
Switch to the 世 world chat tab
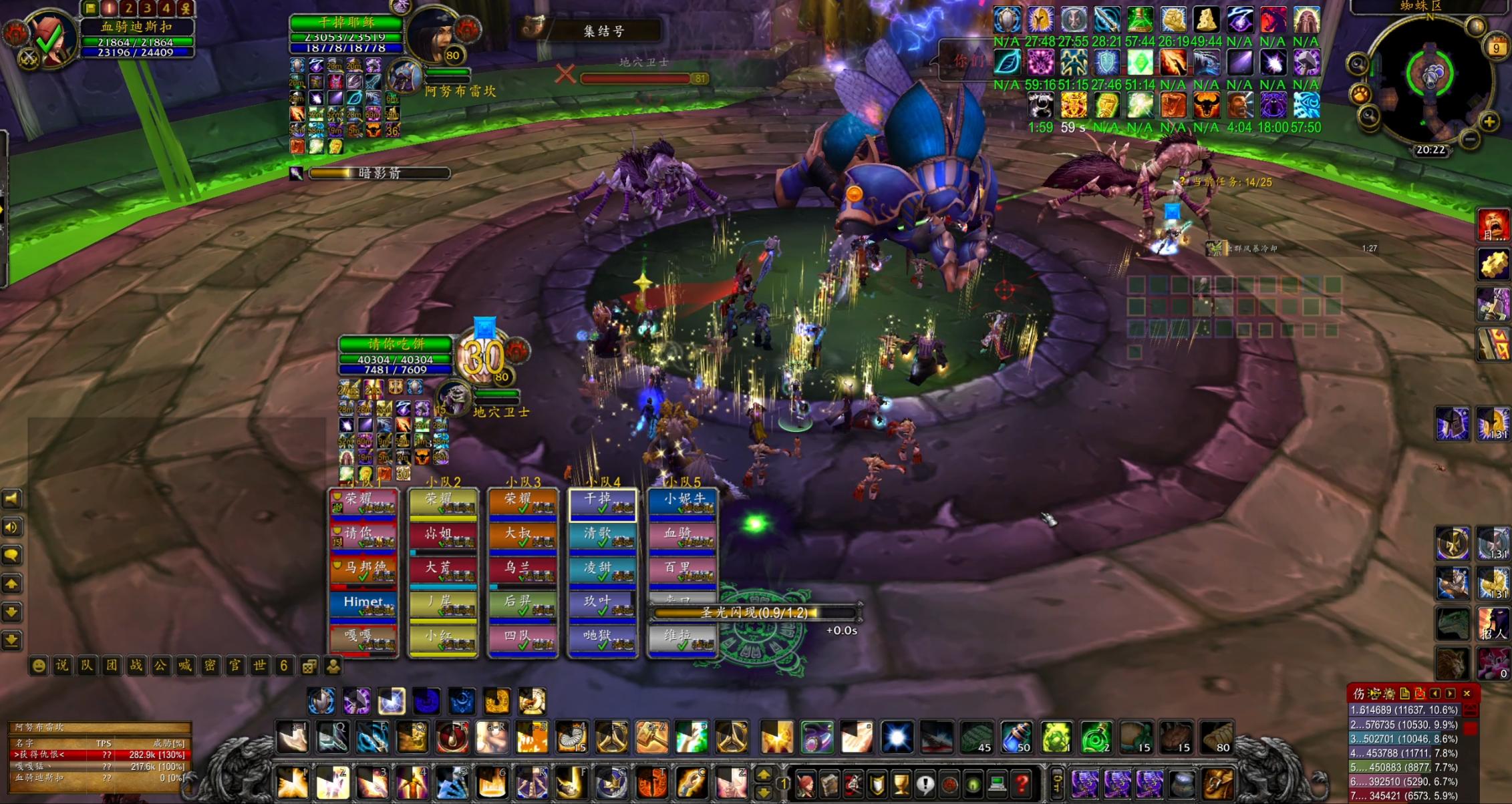(x=258, y=666)
